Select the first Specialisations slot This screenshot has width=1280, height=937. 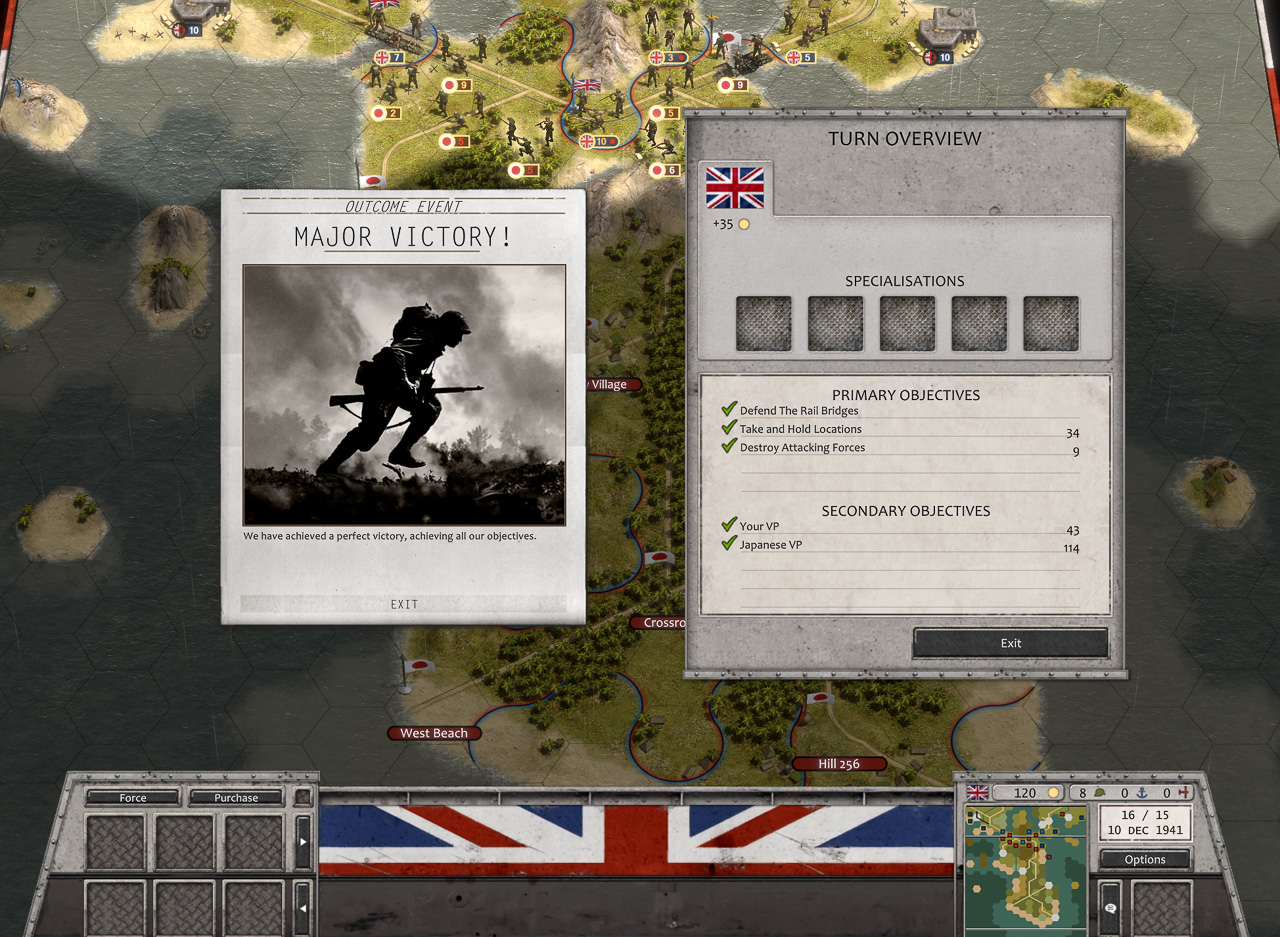tap(763, 322)
